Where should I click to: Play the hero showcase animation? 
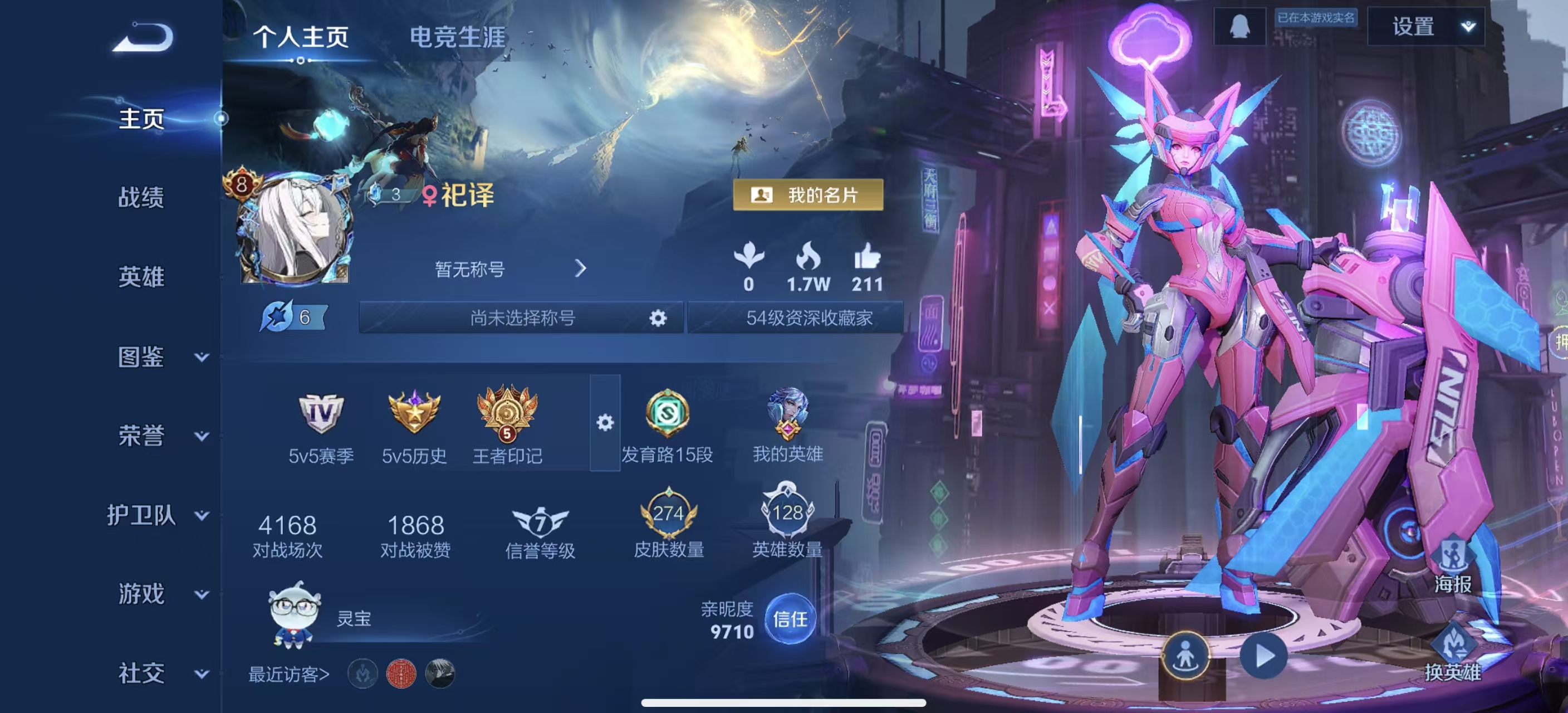pos(1265,656)
